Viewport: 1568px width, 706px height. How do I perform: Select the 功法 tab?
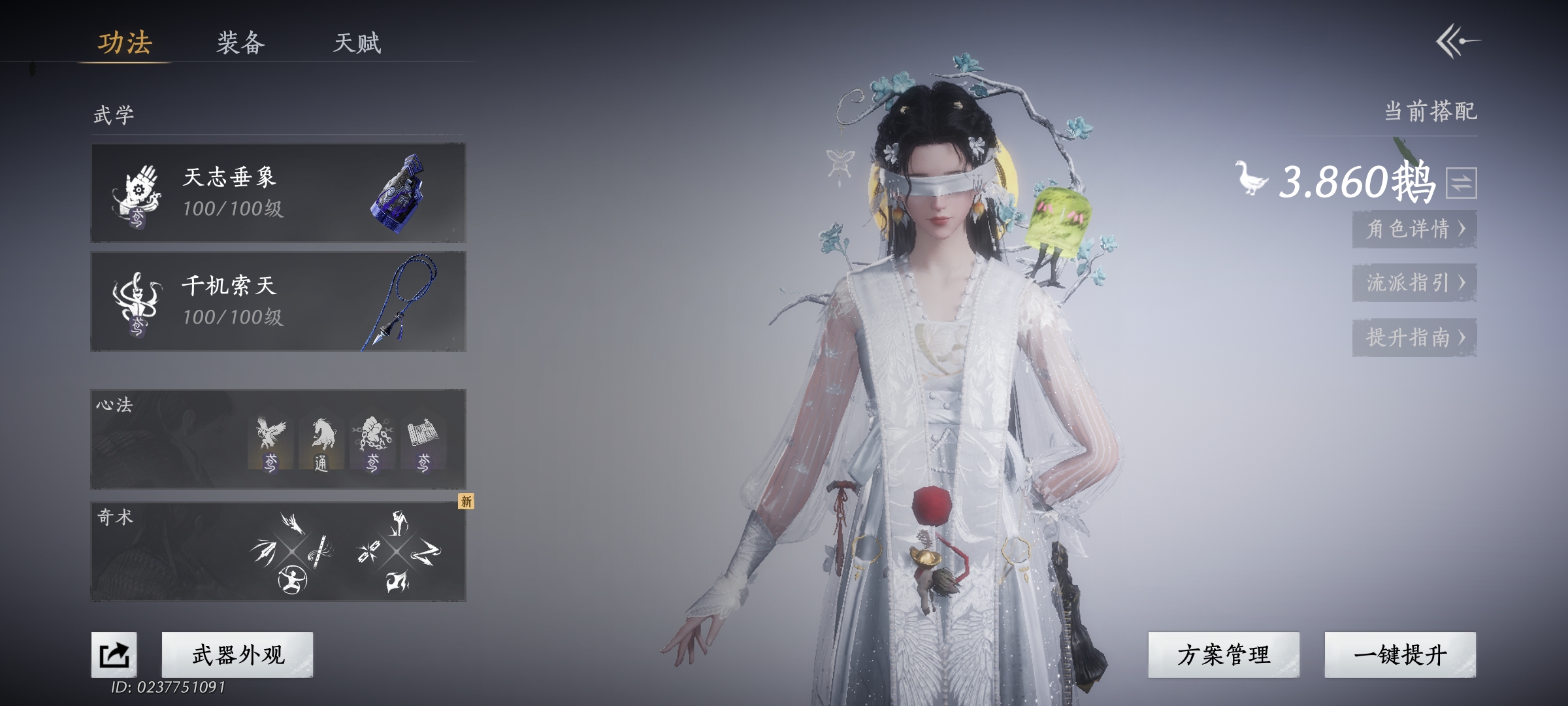(124, 43)
